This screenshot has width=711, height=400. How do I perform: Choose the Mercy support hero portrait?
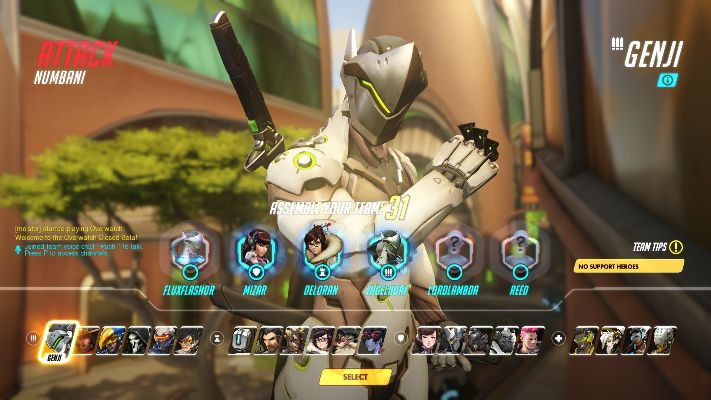click(x=610, y=340)
